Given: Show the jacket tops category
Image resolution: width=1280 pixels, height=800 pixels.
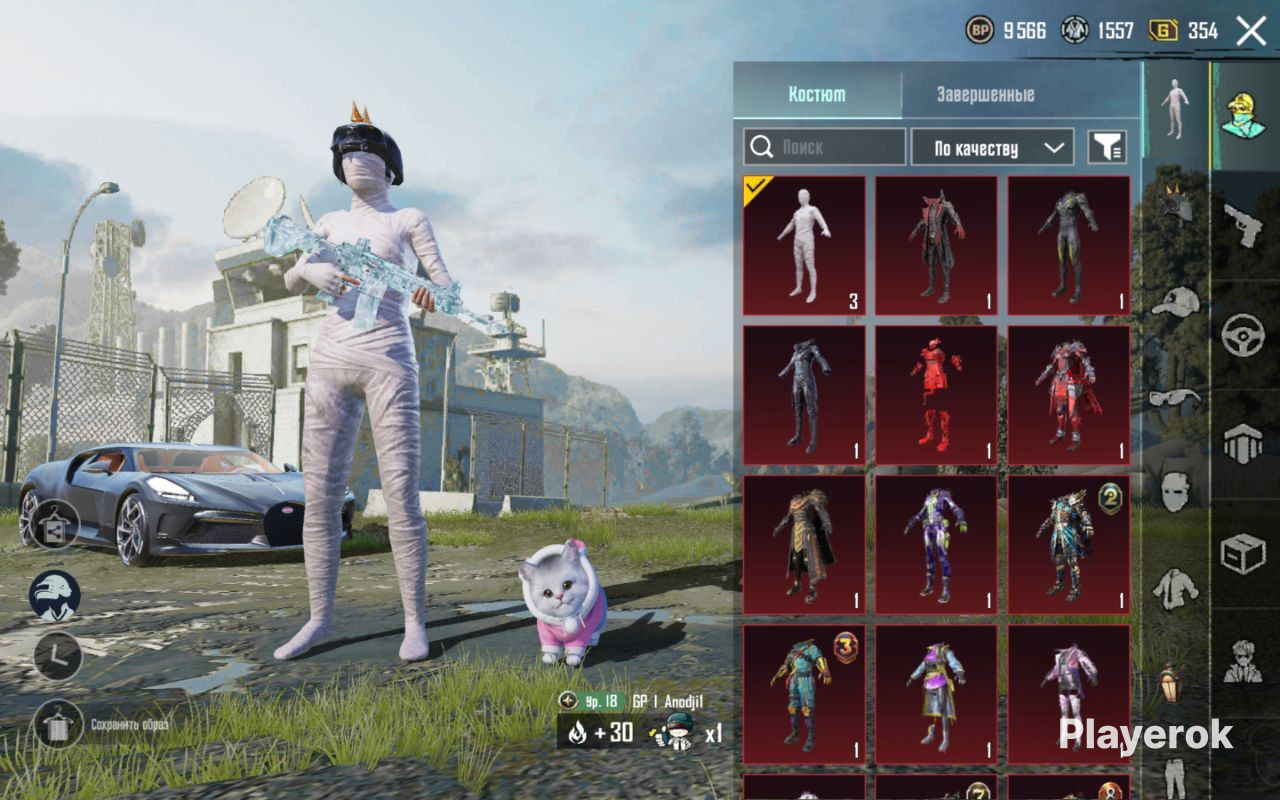Looking at the screenshot, I should click(1176, 590).
